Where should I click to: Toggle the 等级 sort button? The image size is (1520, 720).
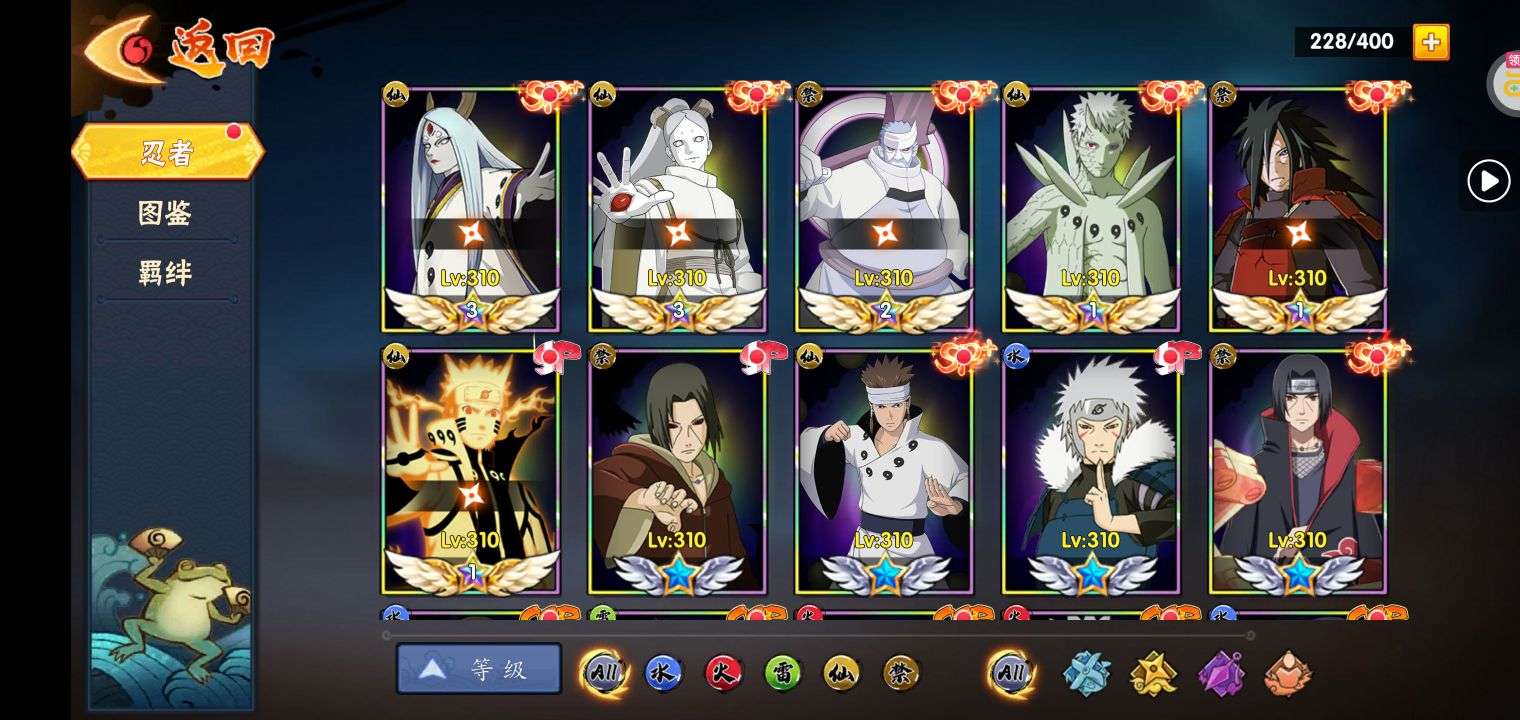pos(479,669)
